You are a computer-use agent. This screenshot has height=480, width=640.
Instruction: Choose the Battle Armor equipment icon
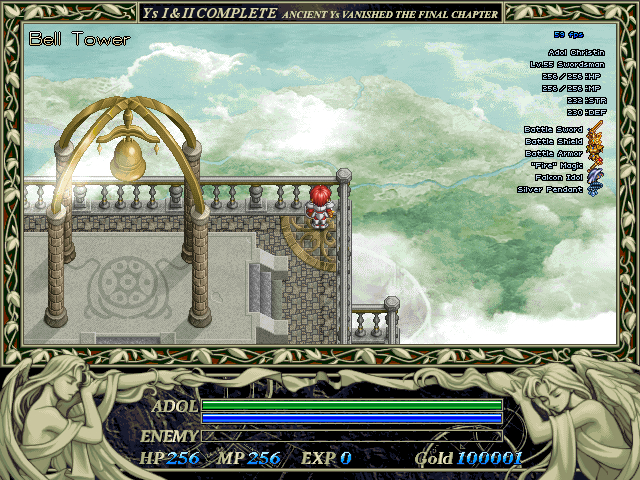tap(594, 154)
